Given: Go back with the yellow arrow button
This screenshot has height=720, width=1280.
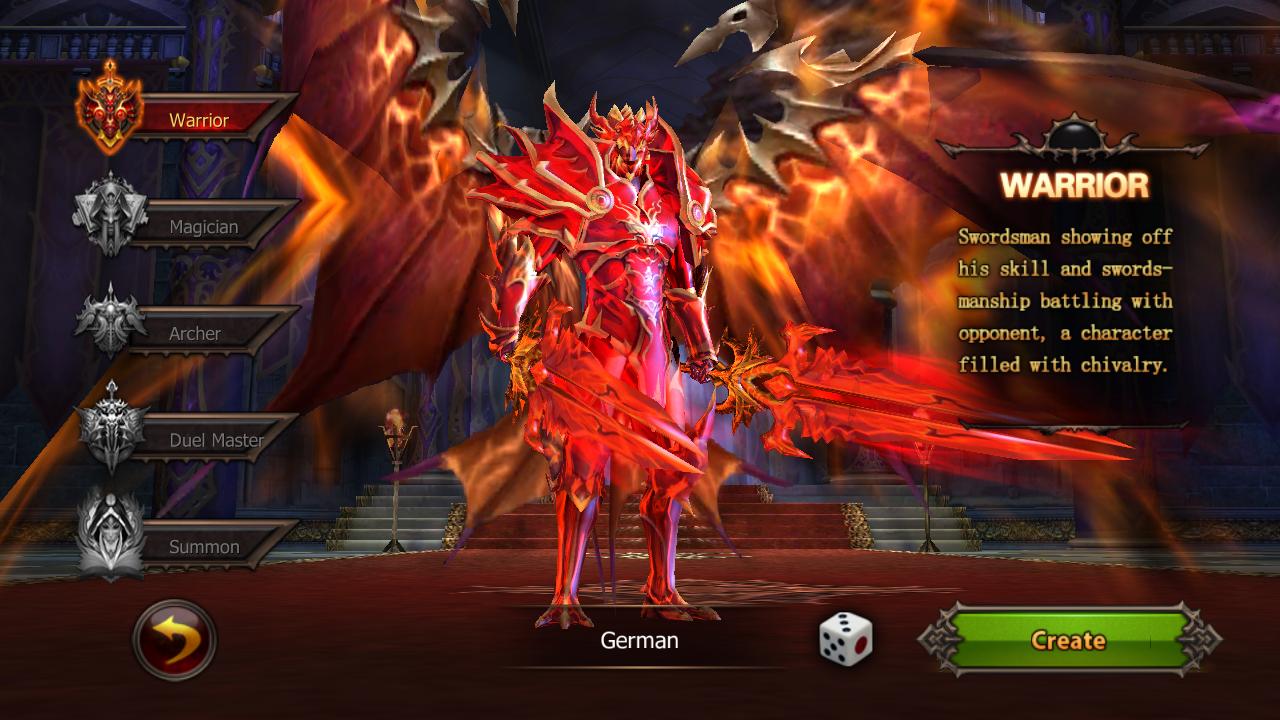Looking at the screenshot, I should (174, 640).
